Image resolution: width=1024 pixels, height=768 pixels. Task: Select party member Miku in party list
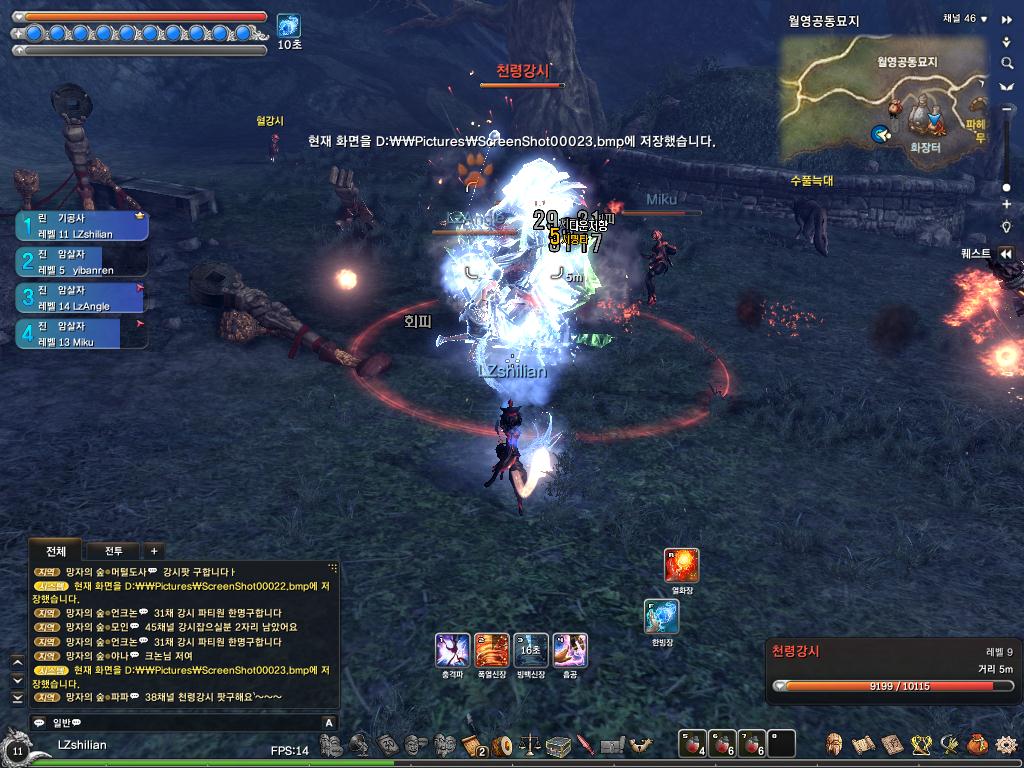pyautogui.click(x=82, y=334)
